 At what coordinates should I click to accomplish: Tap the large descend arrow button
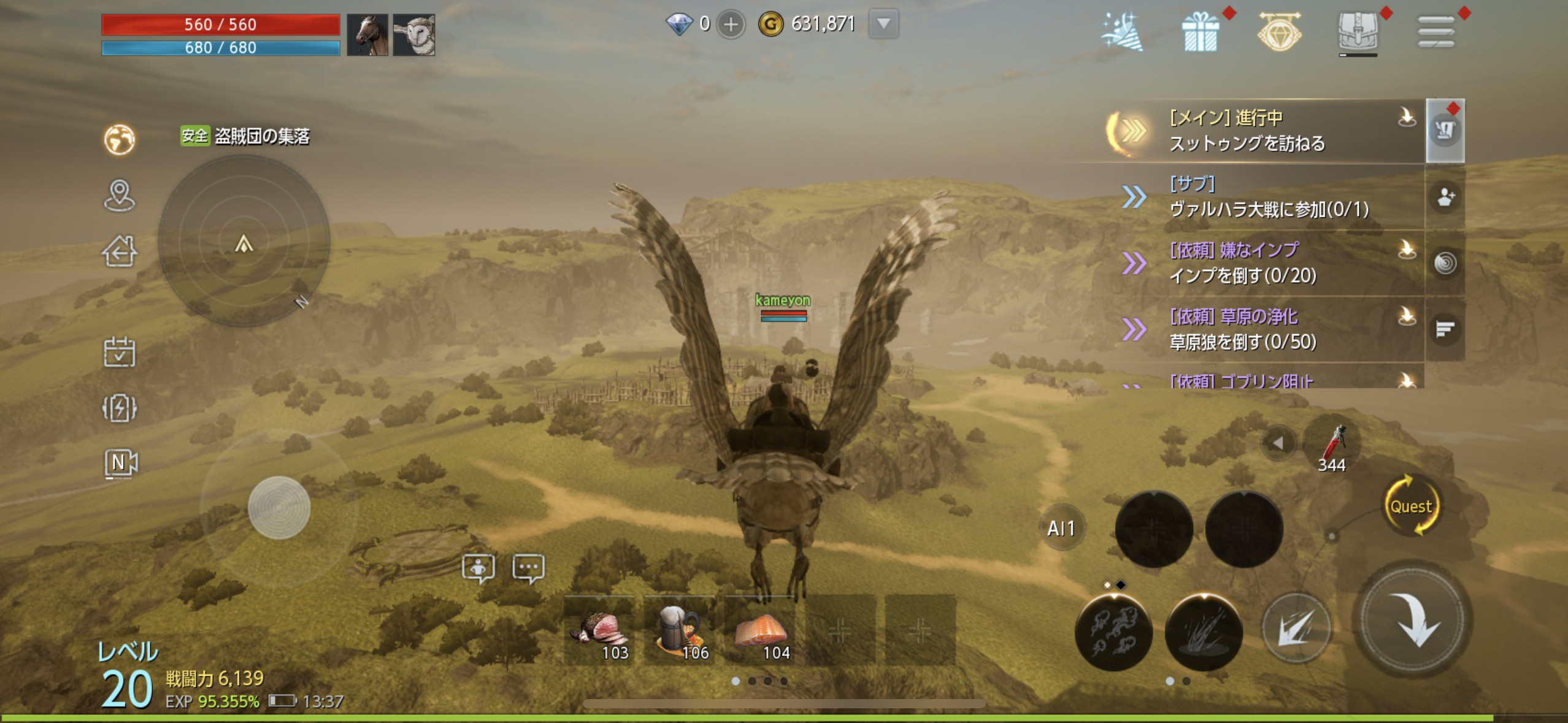coord(1412,621)
